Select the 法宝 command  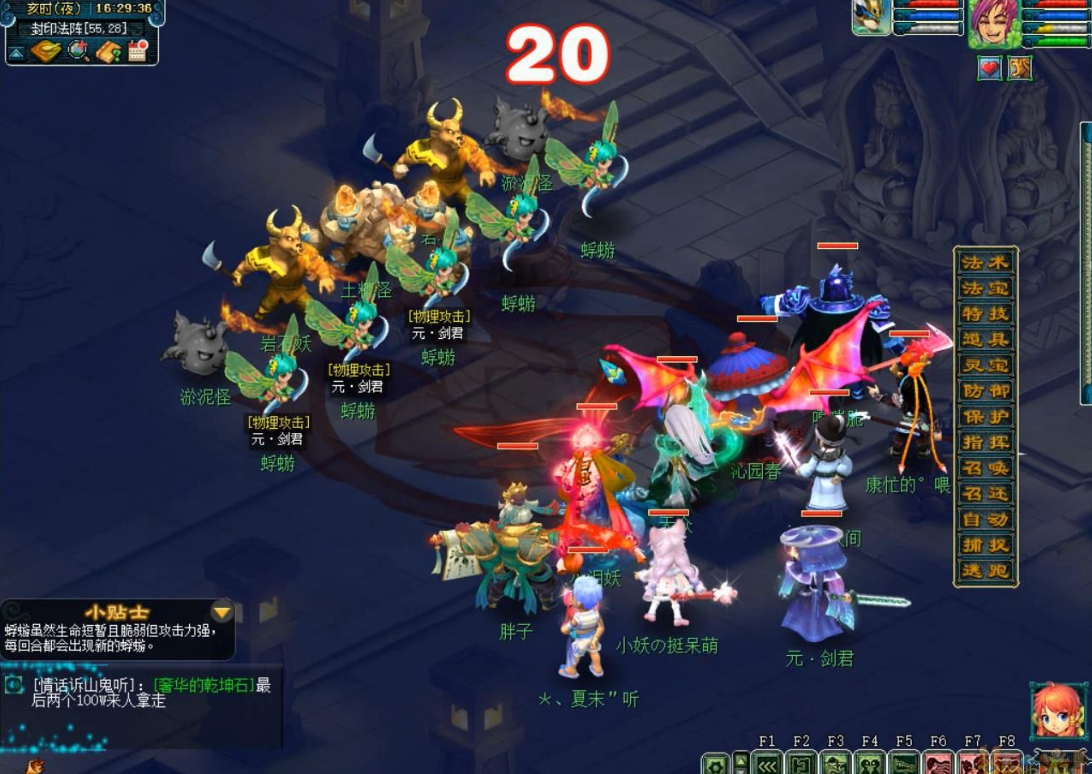point(985,288)
